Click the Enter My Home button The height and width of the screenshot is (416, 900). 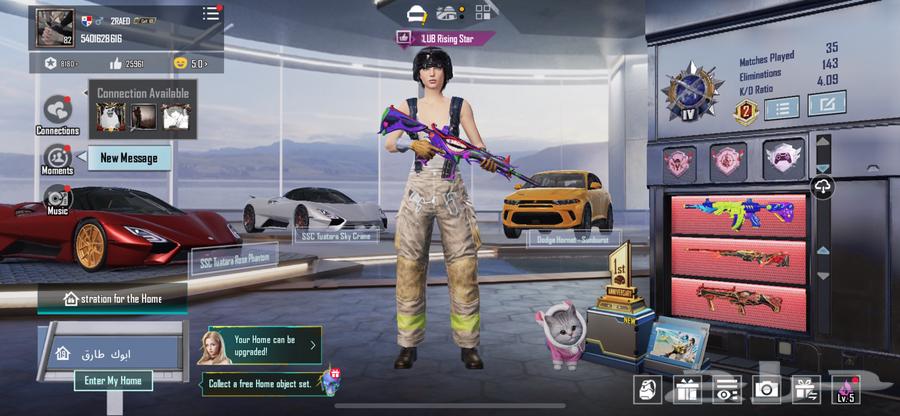click(112, 381)
